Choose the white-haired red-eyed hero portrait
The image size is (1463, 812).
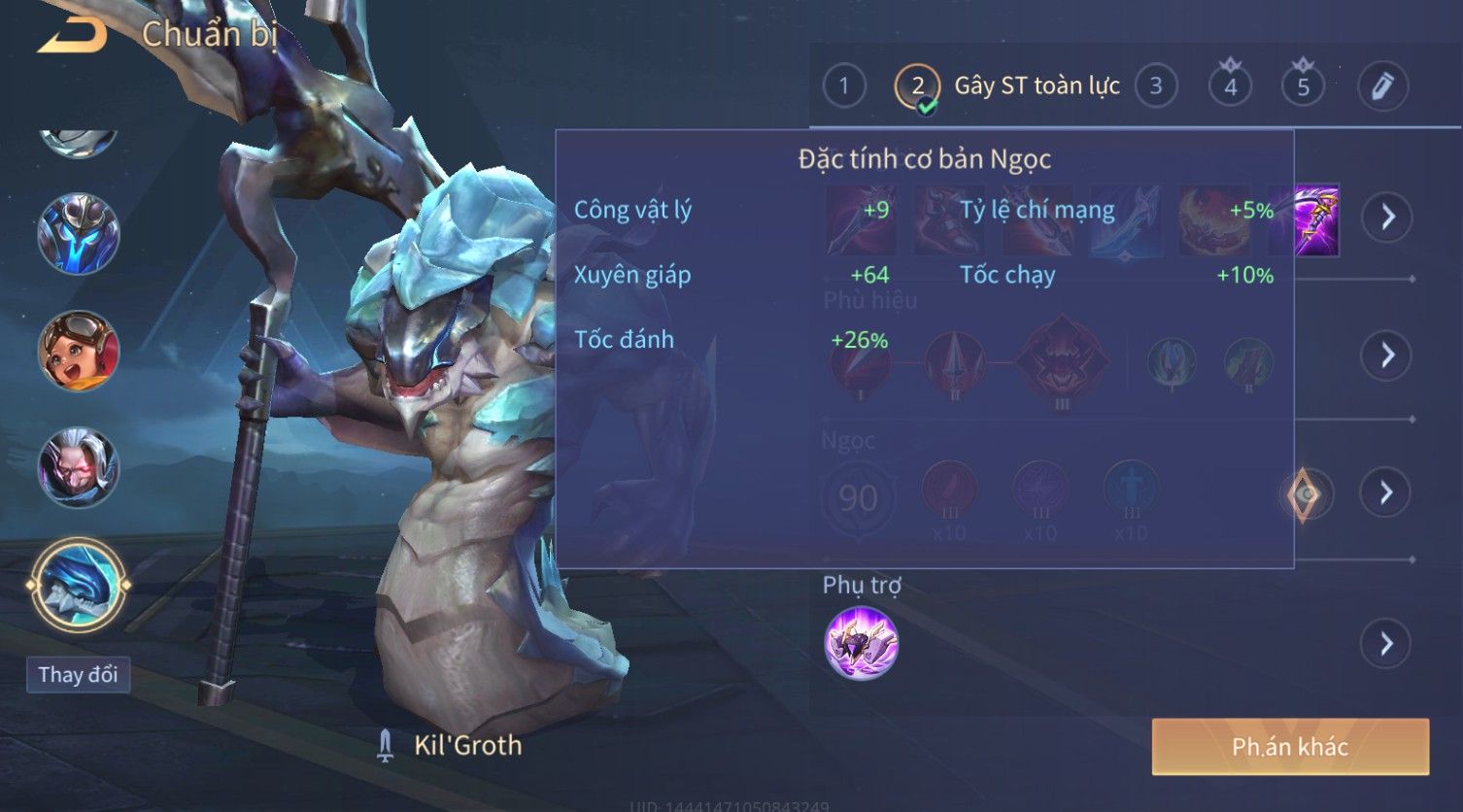click(78, 468)
